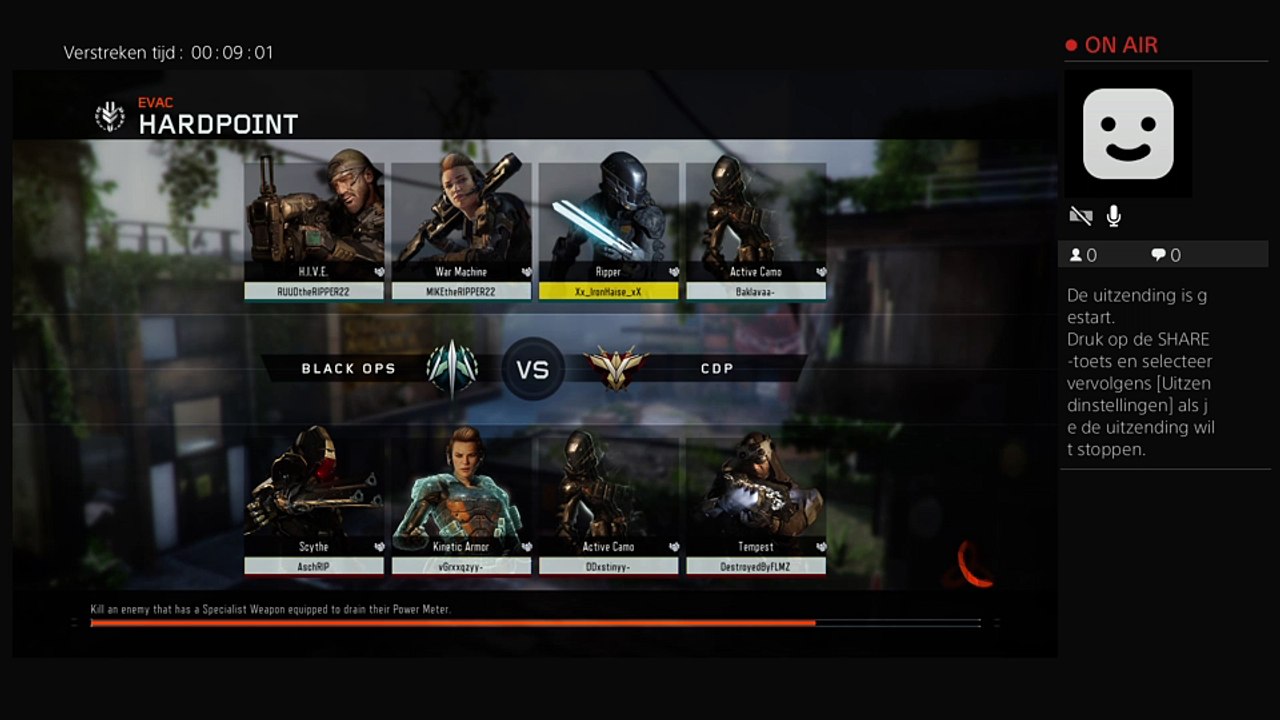This screenshot has width=1280, height=720.
Task: Toggle the broadcast microphone icon
Action: click(1113, 216)
